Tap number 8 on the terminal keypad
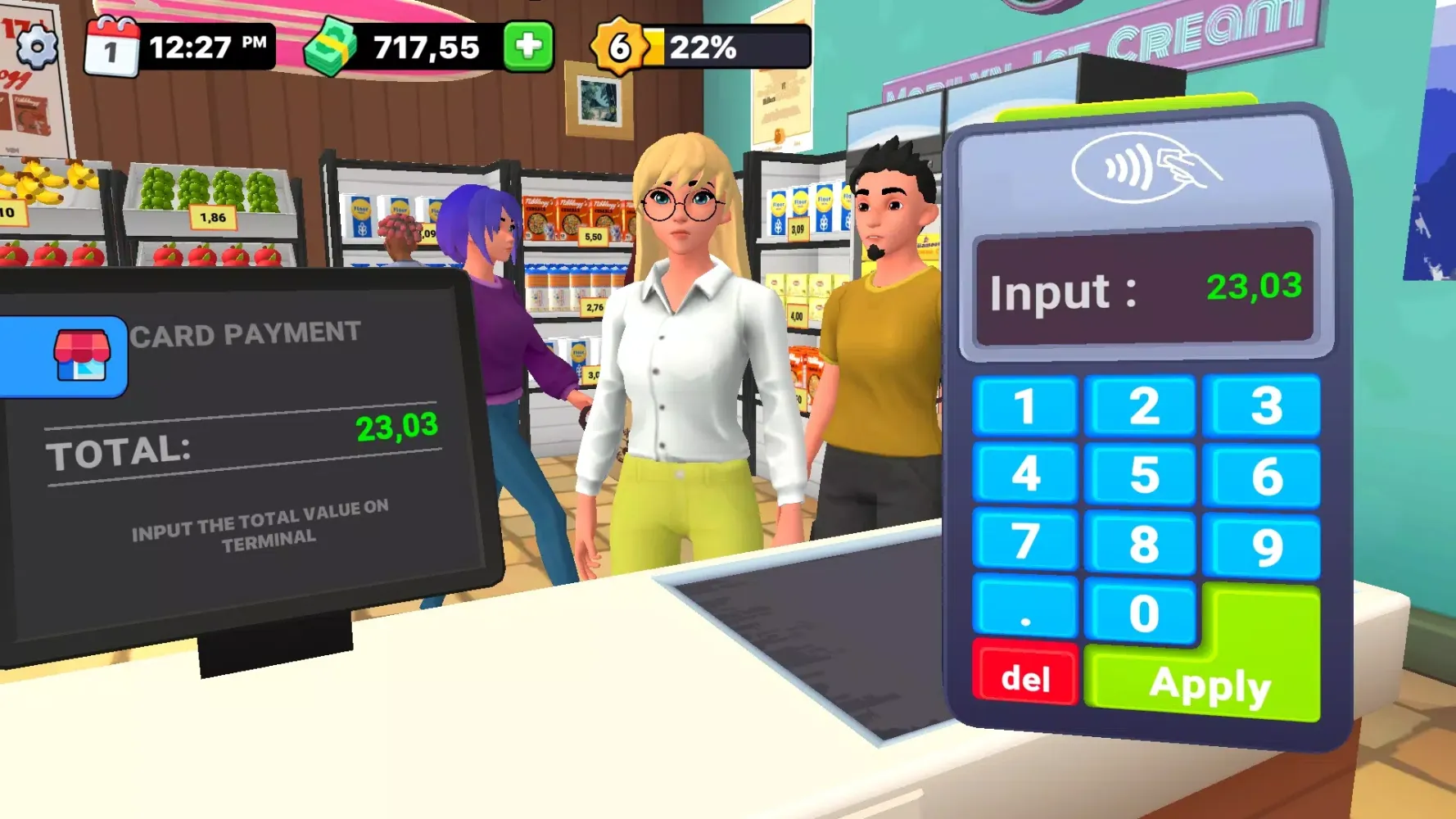 [x=1143, y=544]
